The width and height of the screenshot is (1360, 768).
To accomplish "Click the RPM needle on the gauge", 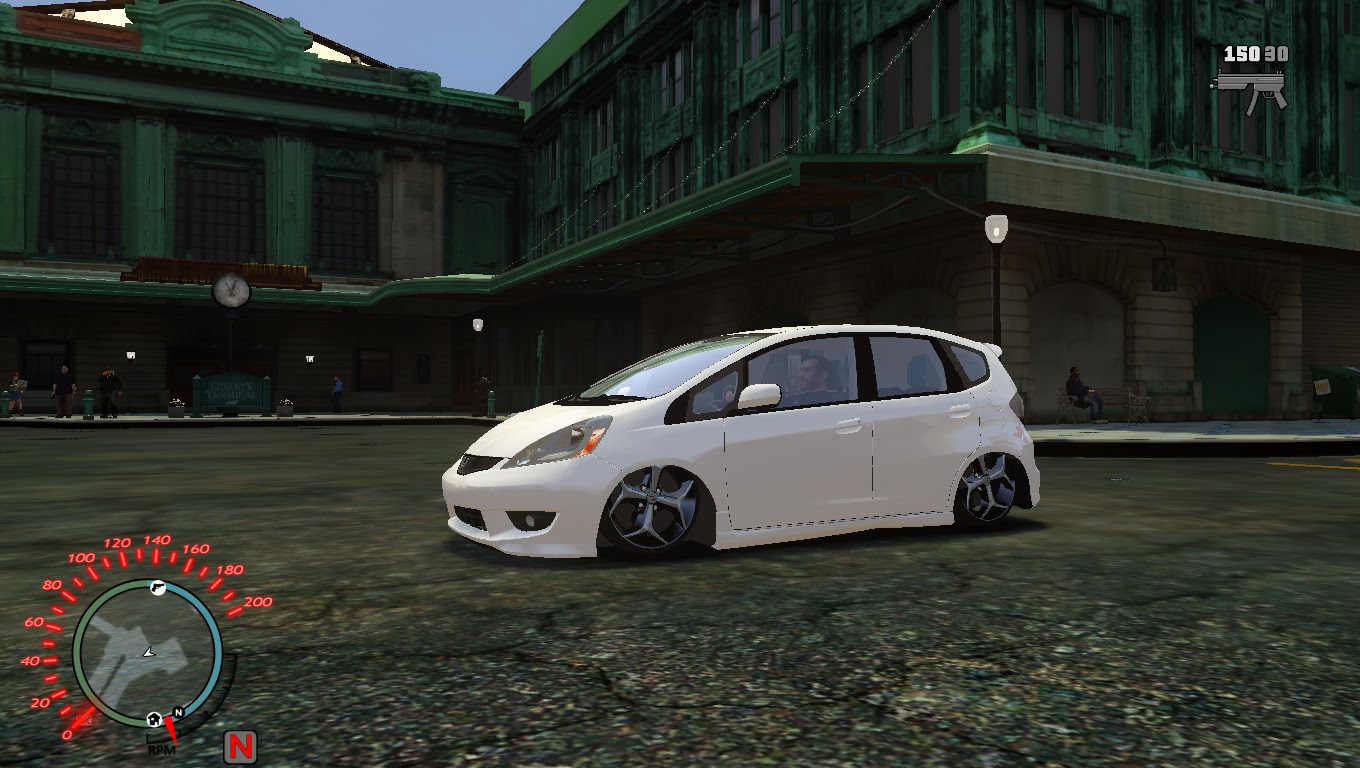I will pyautogui.click(x=172, y=729).
